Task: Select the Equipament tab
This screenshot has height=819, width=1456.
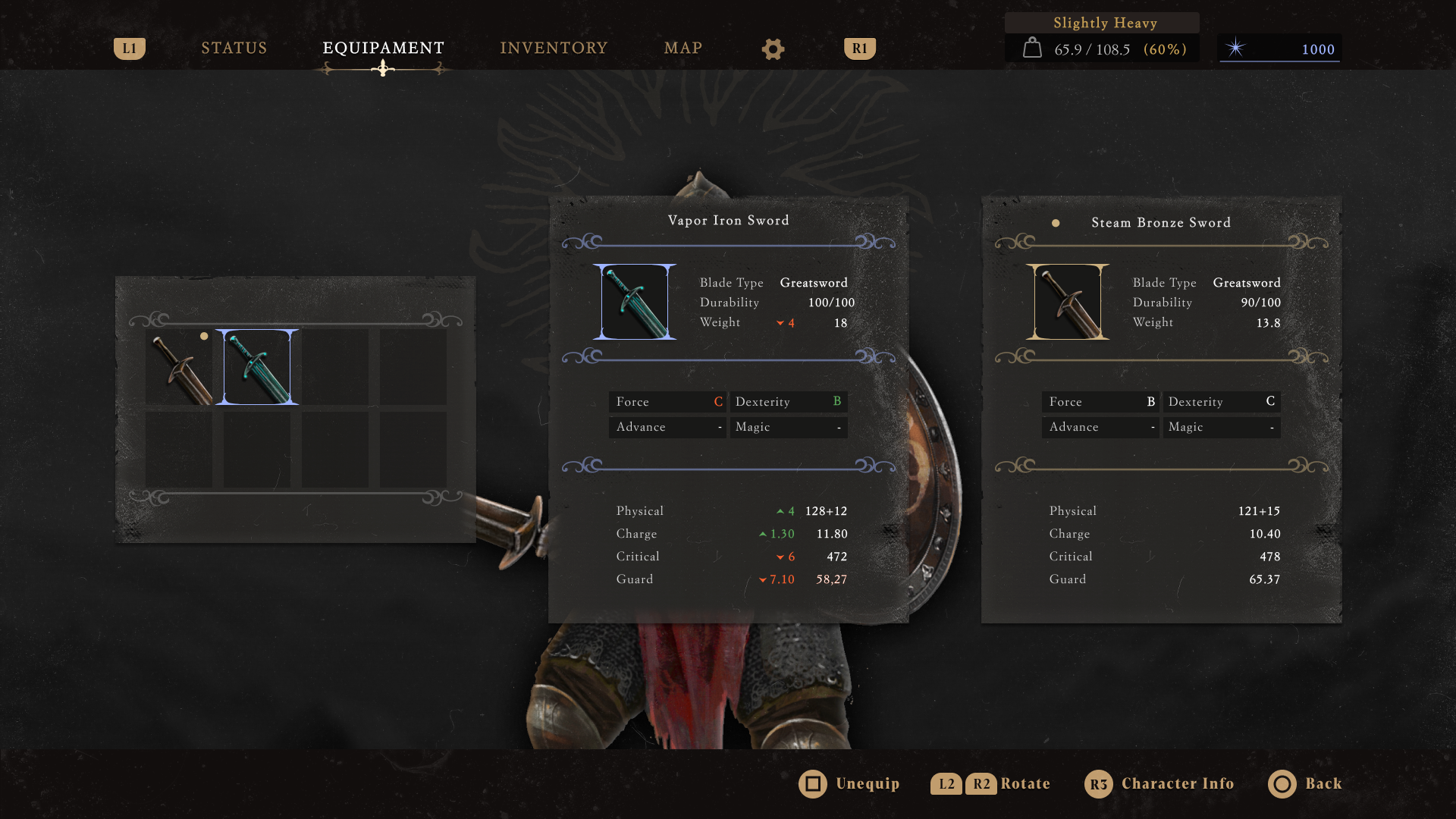Action: (x=383, y=49)
